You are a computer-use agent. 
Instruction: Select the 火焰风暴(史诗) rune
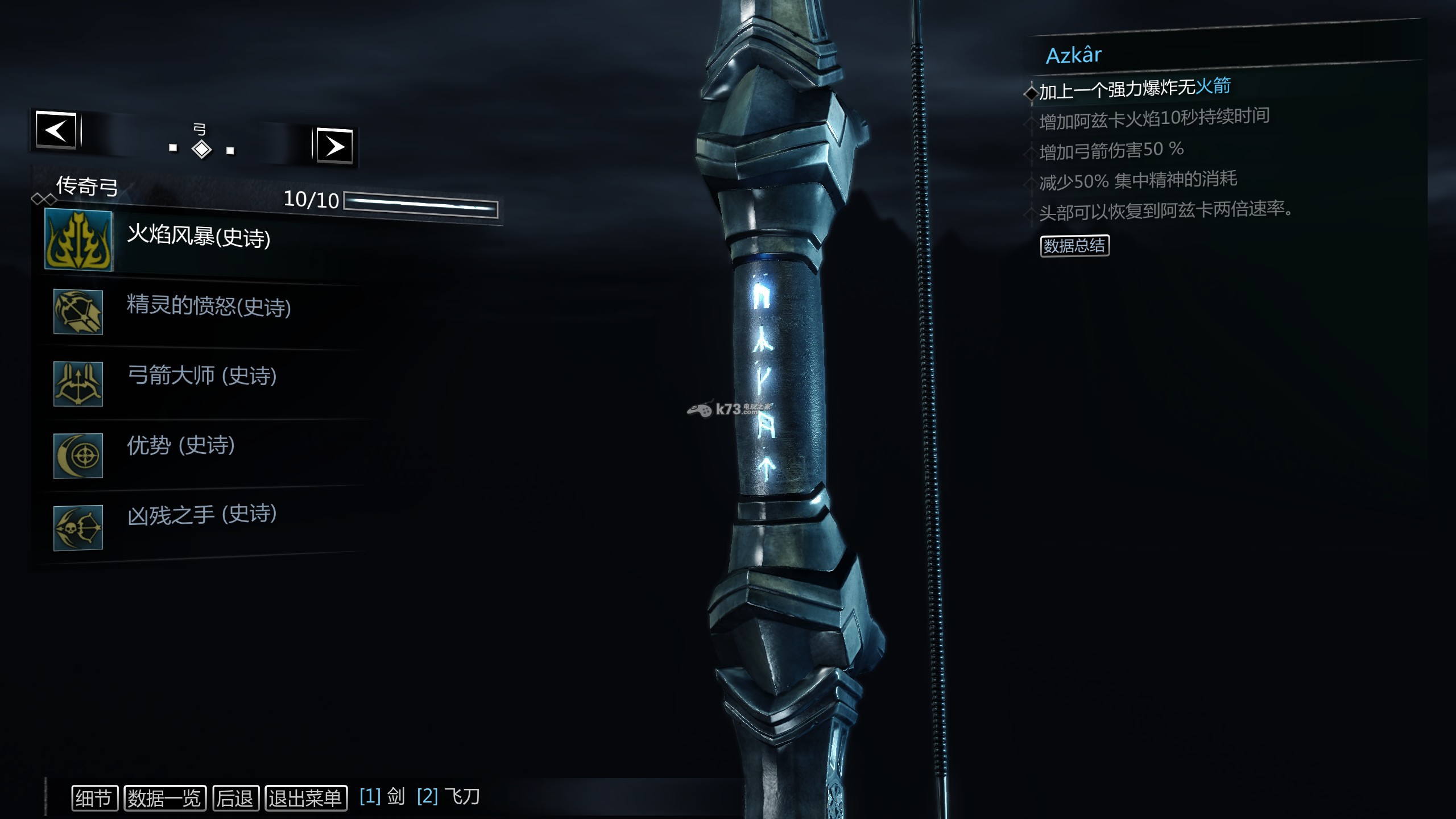[x=198, y=237]
